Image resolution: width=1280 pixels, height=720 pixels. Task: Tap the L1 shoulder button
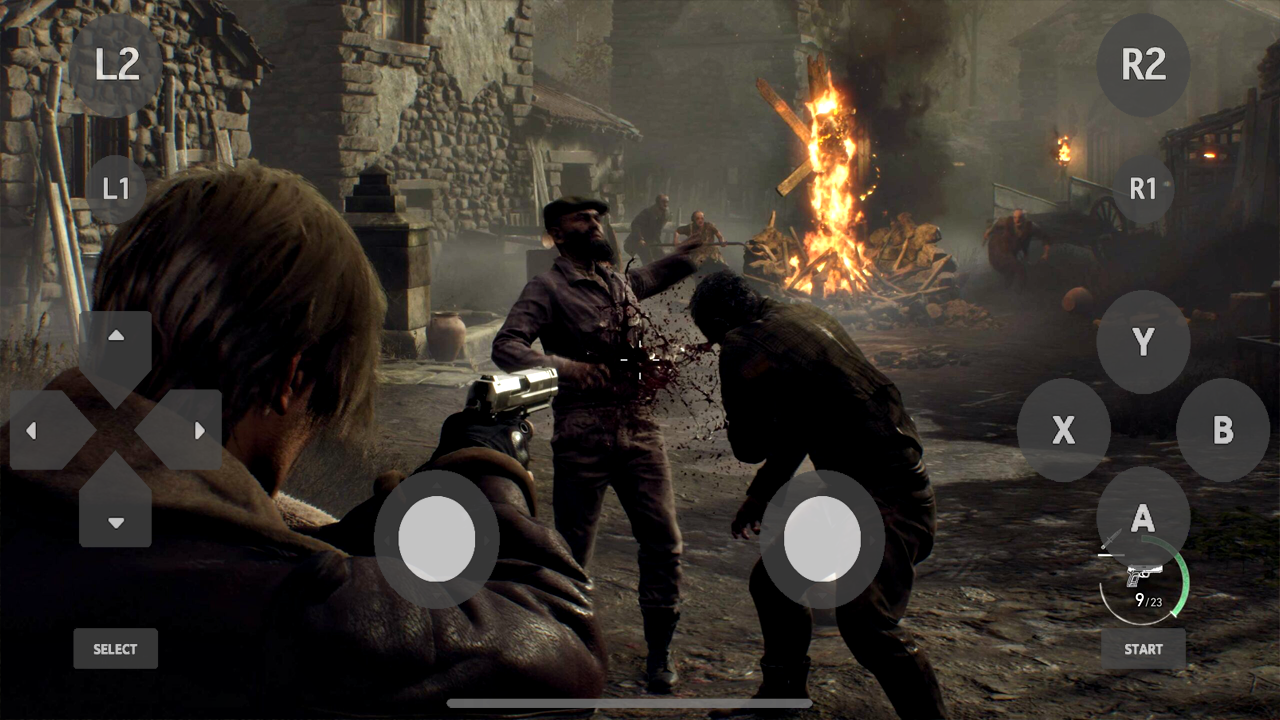[x=117, y=188]
